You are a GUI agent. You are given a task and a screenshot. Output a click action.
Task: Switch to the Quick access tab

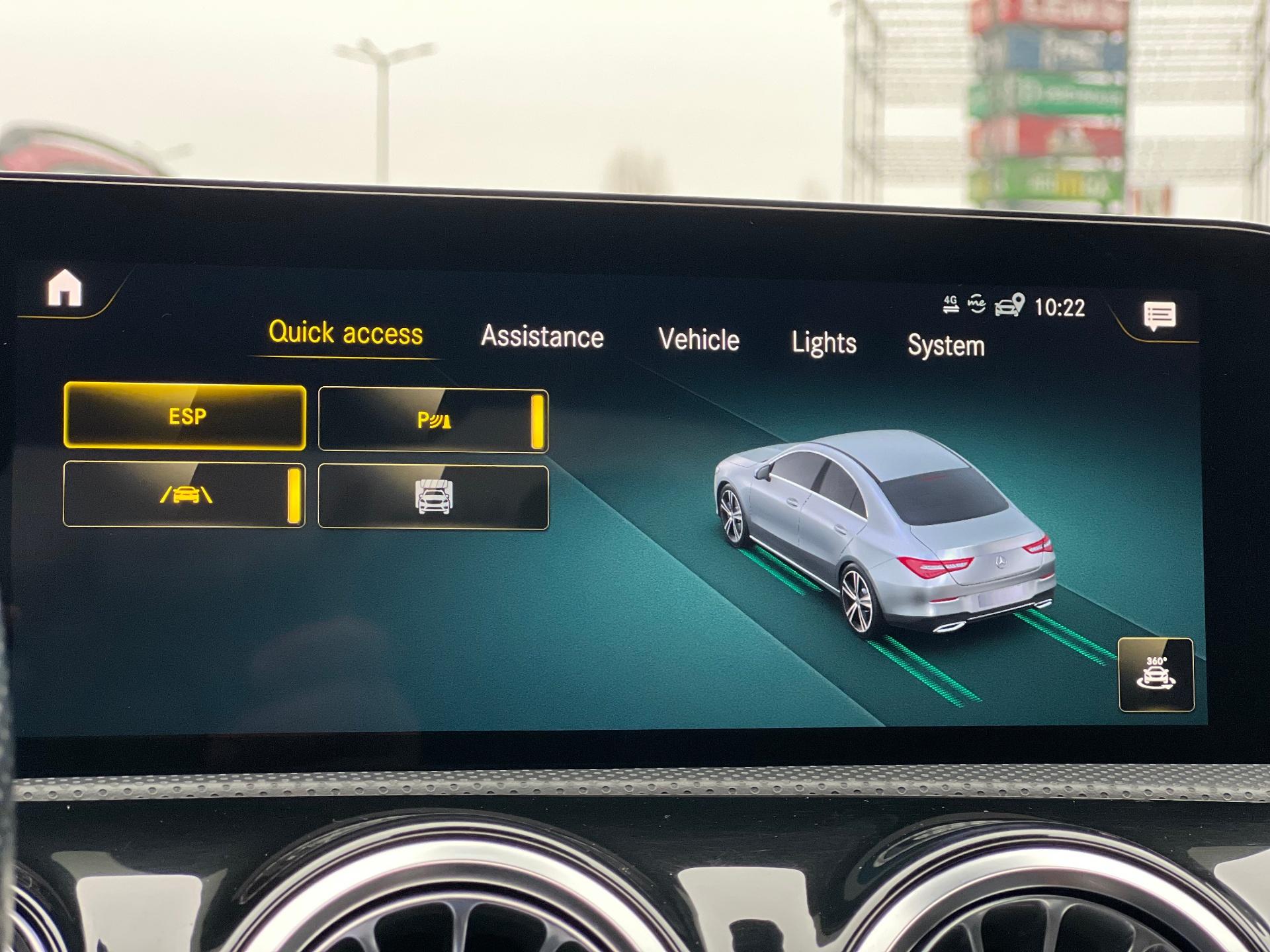point(345,333)
